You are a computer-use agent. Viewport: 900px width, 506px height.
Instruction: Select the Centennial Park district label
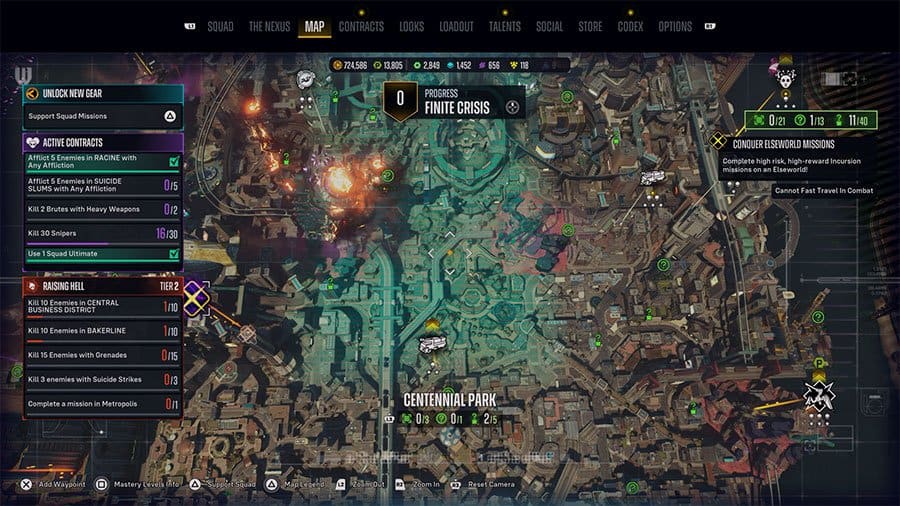(450, 400)
